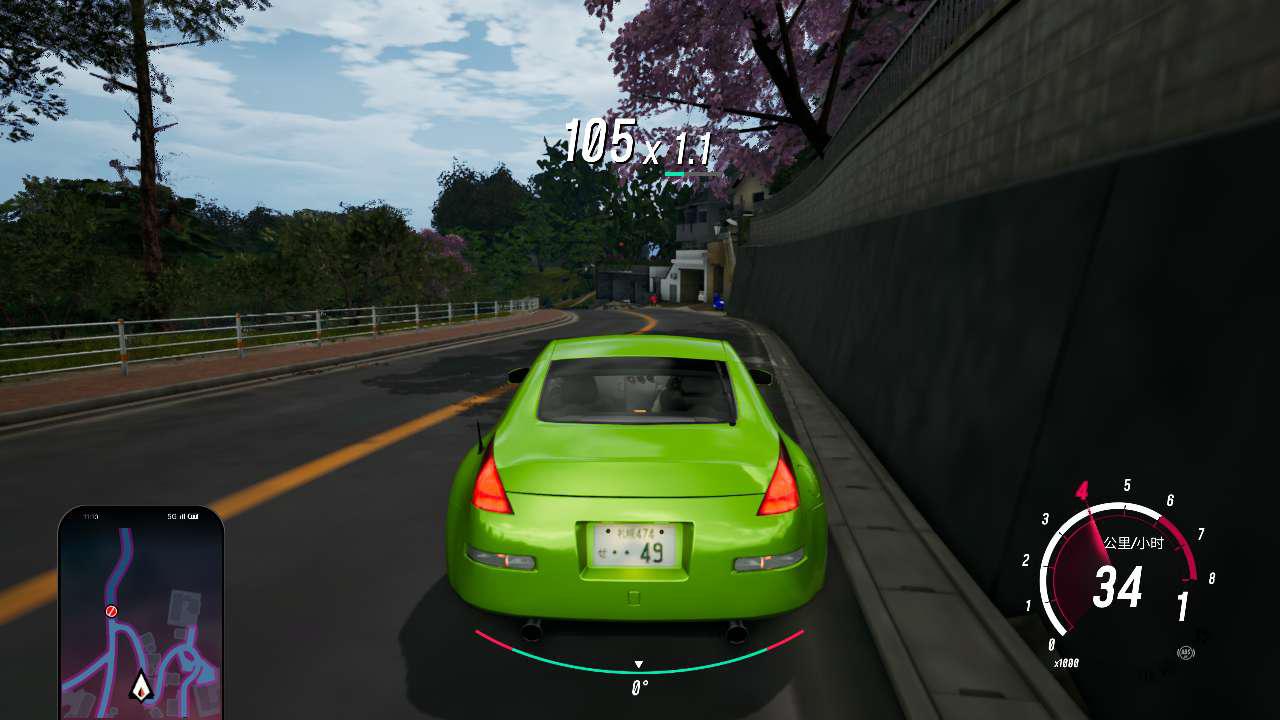Click the red no-entry marker on minimap
This screenshot has width=1280, height=720.
click(x=112, y=610)
